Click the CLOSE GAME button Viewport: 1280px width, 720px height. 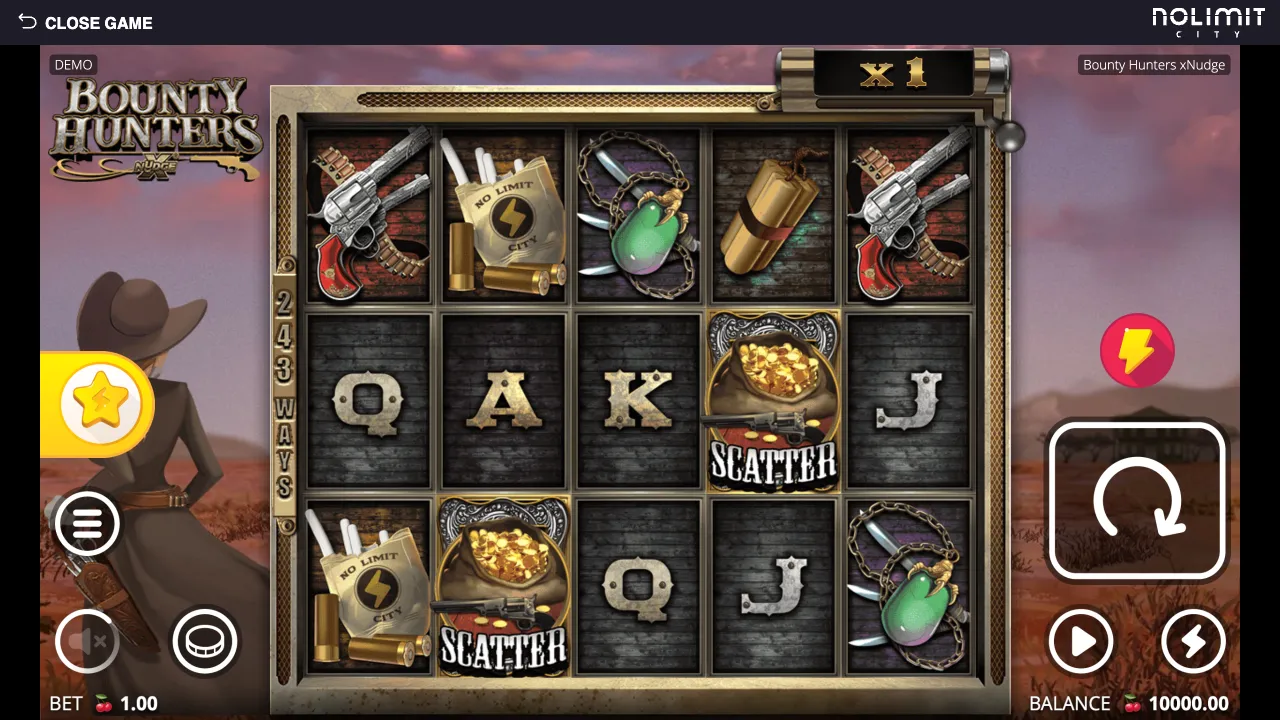(99, 22)
